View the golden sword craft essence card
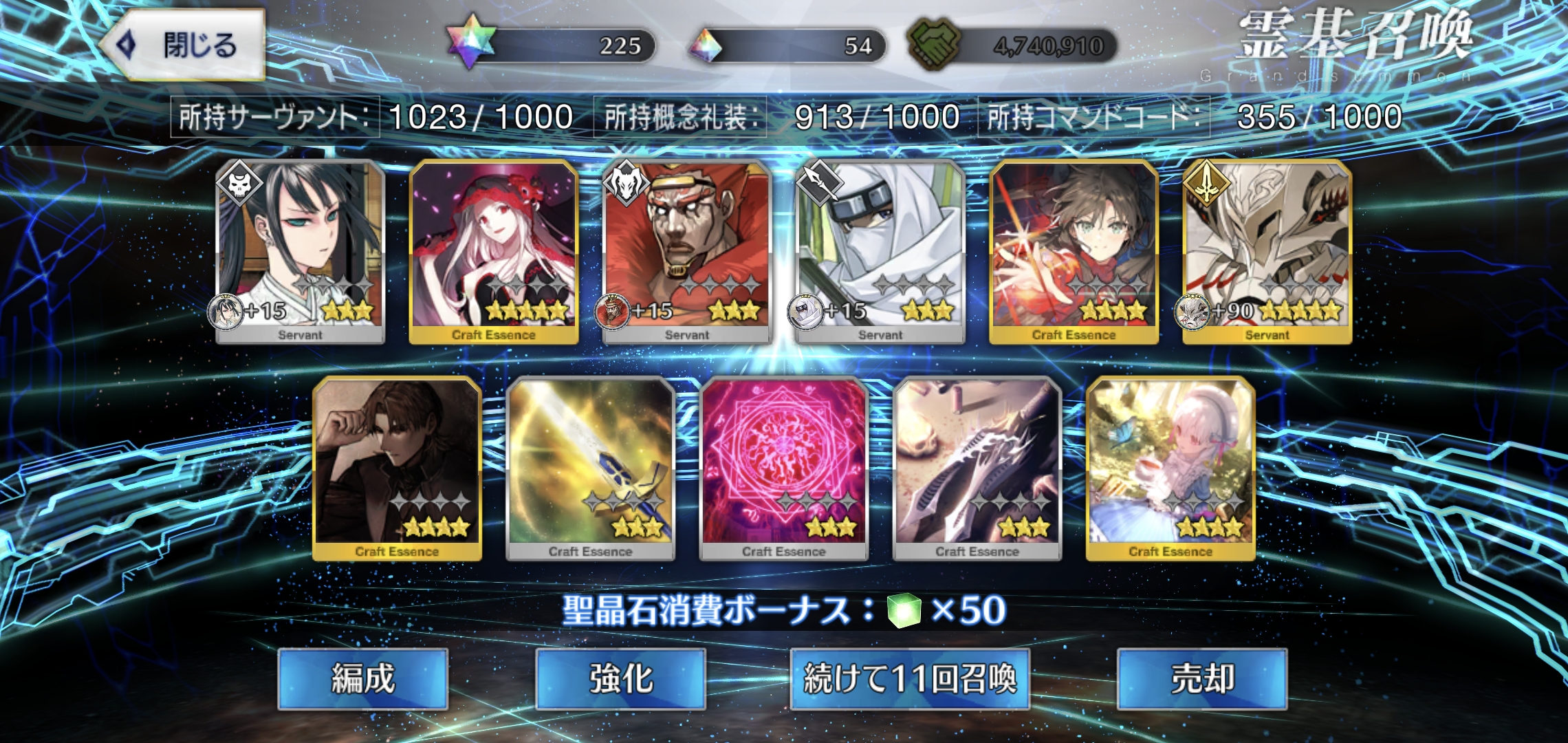 [590, 468]
